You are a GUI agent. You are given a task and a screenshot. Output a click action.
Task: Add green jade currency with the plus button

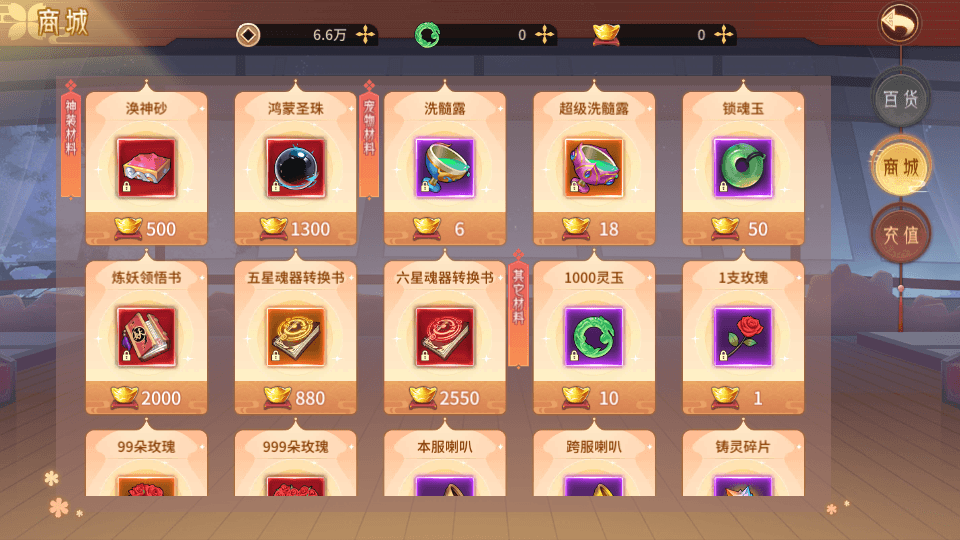[x=545, y=35]
